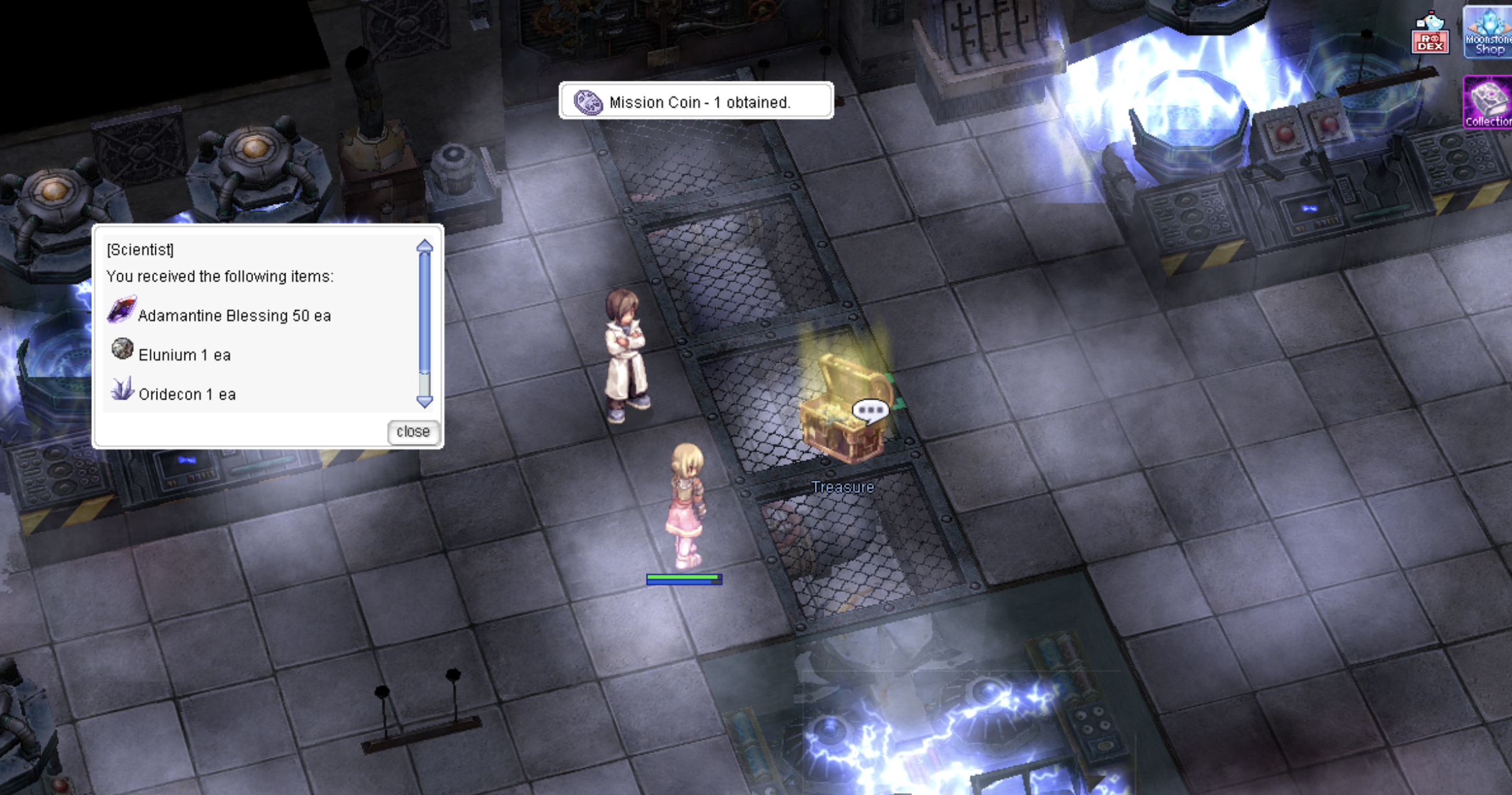Select the Elunium item icon
This screenshot has width=1512, height=795.
coord(122,350)
